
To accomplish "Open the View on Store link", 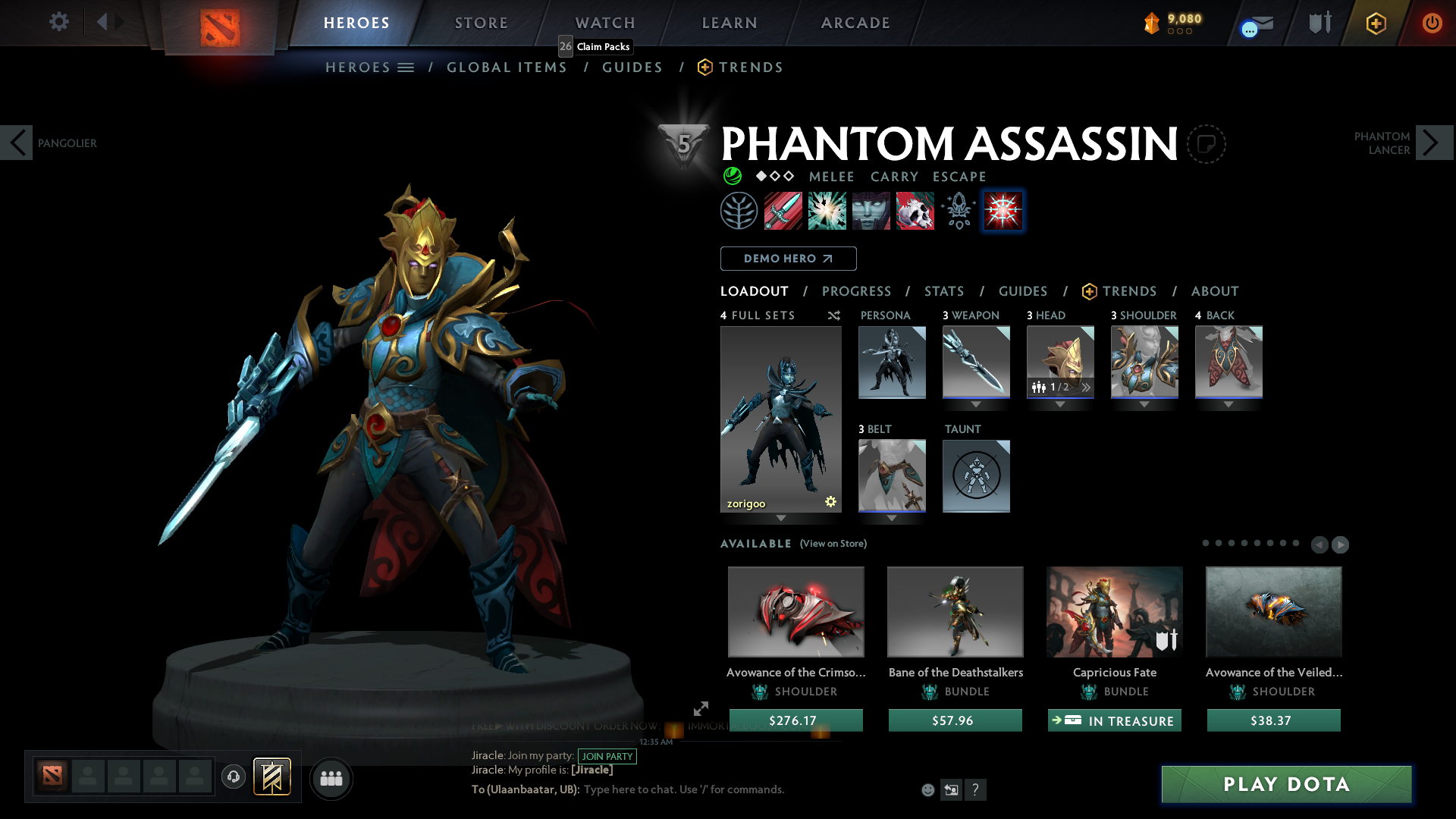I will coord(833,544).
